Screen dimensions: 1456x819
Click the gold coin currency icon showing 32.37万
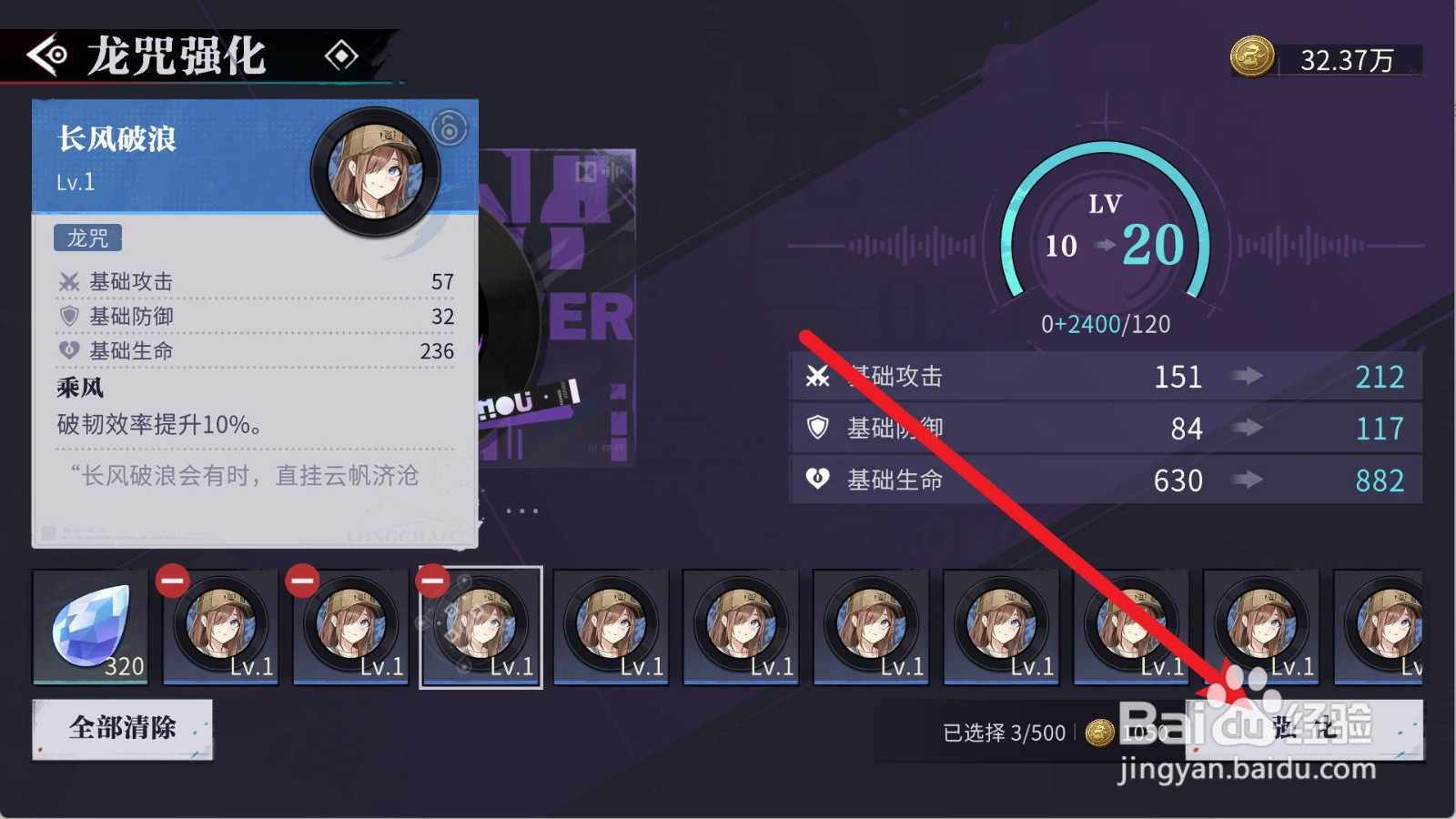tap(1253, 57)
